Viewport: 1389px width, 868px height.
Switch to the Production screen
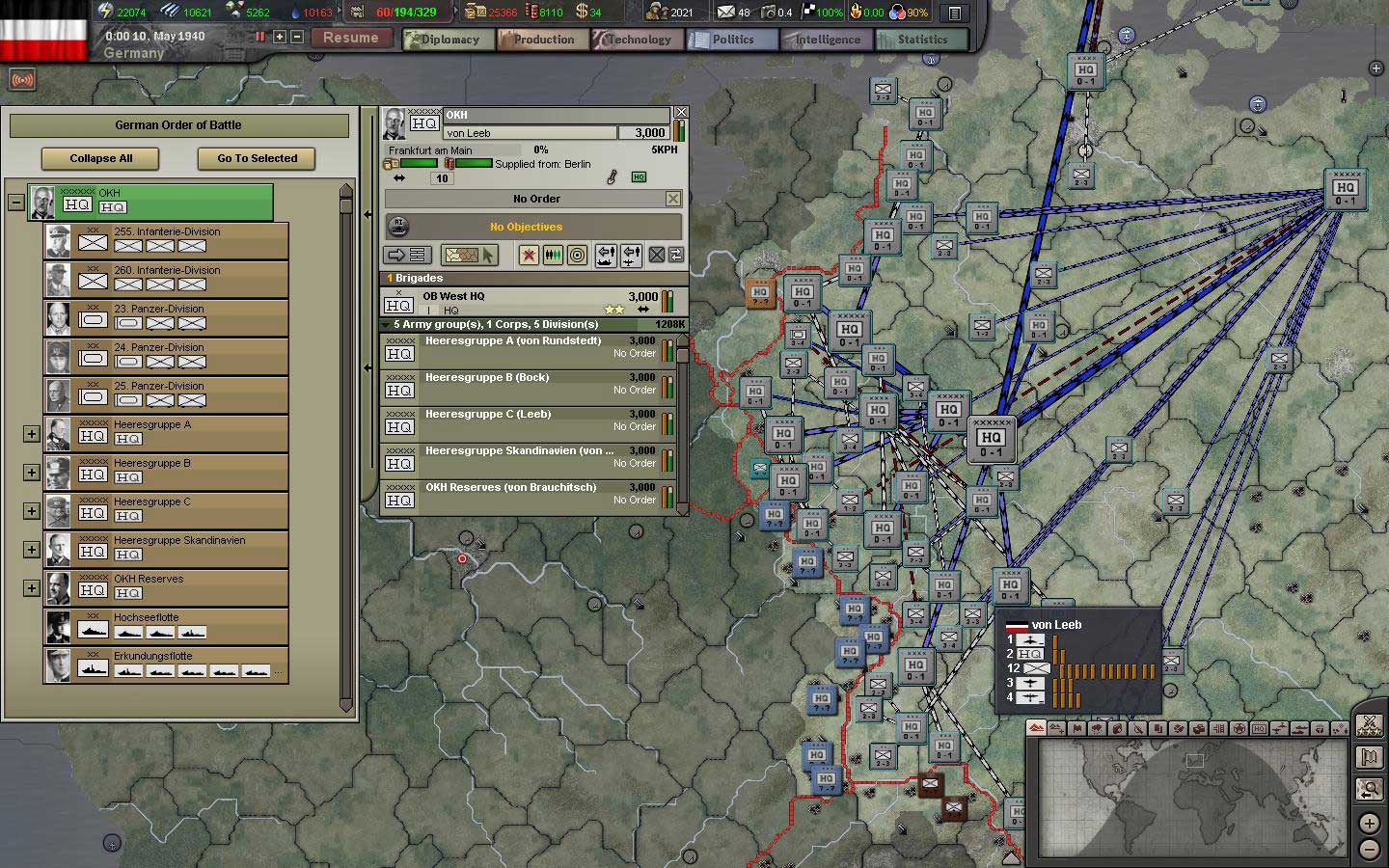(541, 40)
